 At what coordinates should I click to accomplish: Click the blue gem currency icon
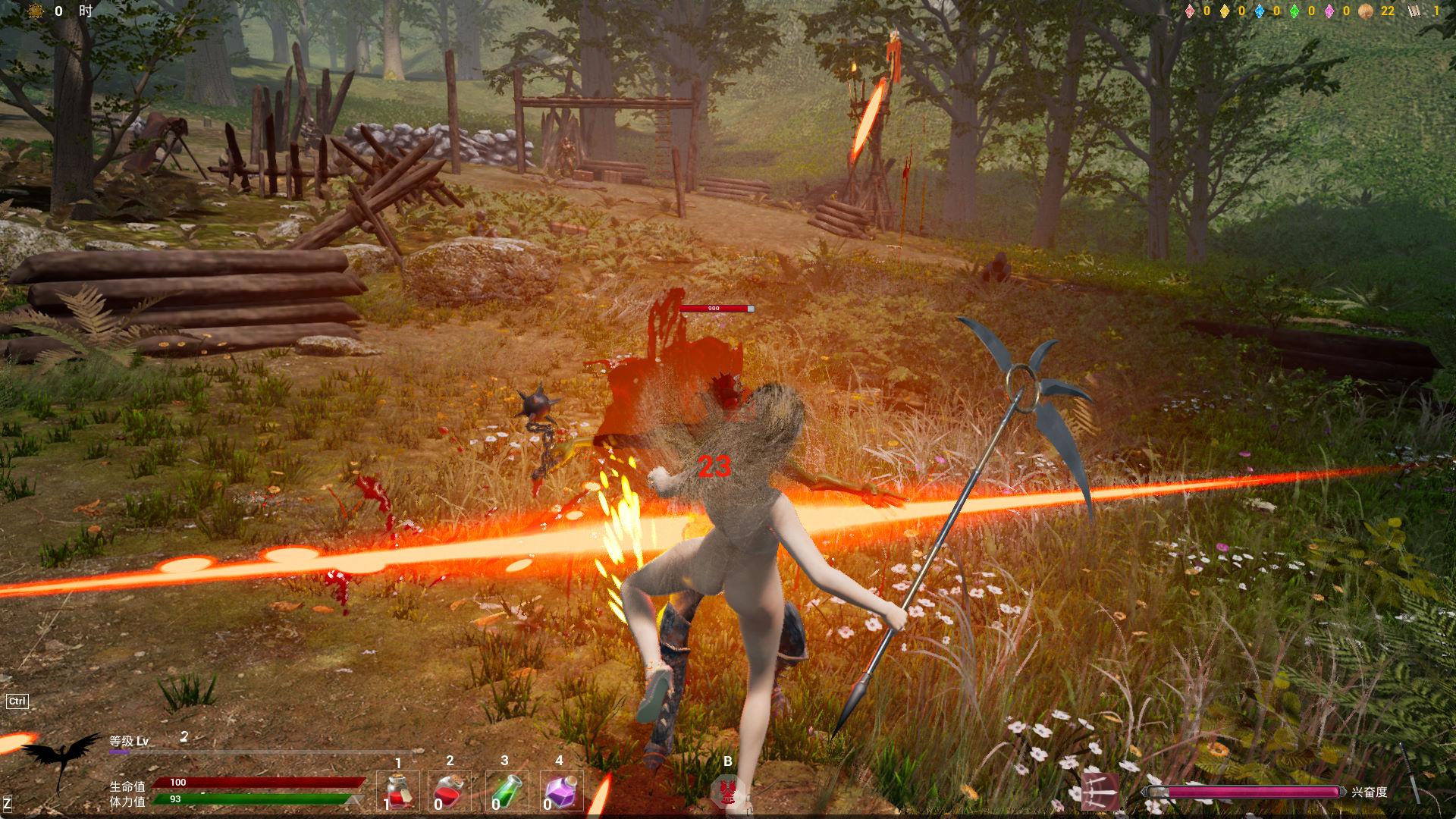tap(1260, 11)
